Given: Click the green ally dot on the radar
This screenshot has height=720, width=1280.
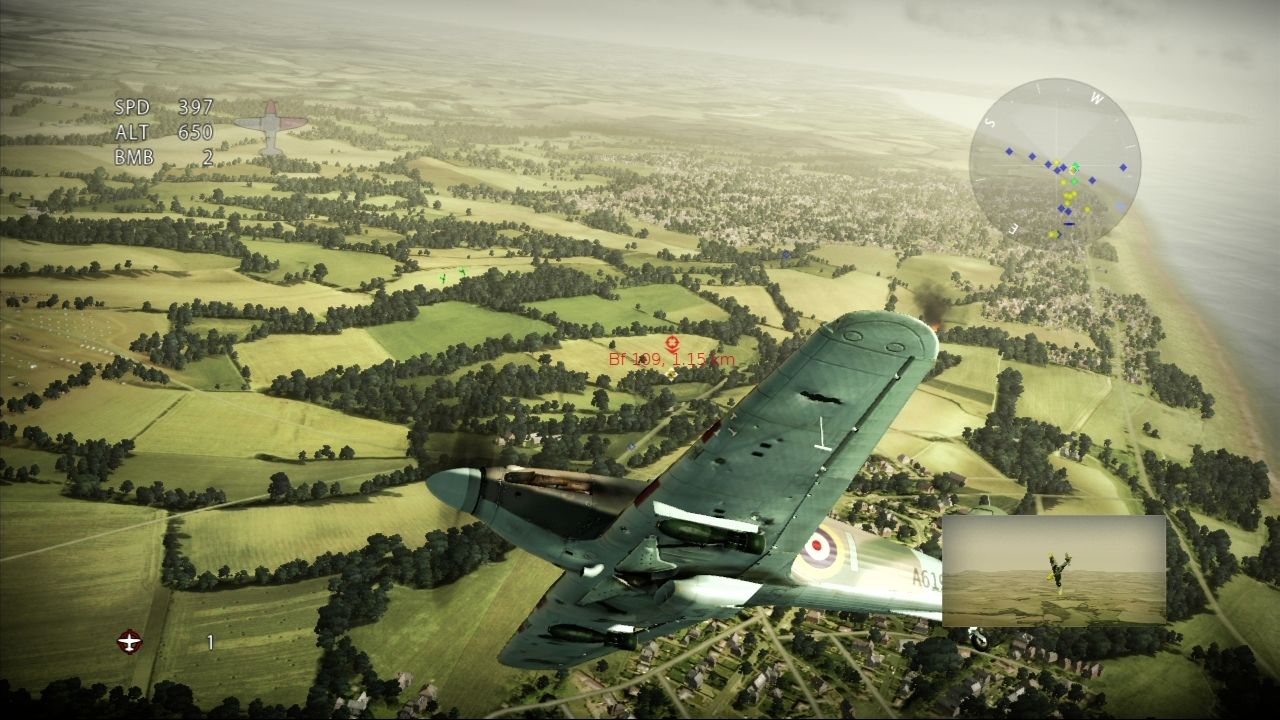Looking at the screenshot, I should click(1075, 181).
